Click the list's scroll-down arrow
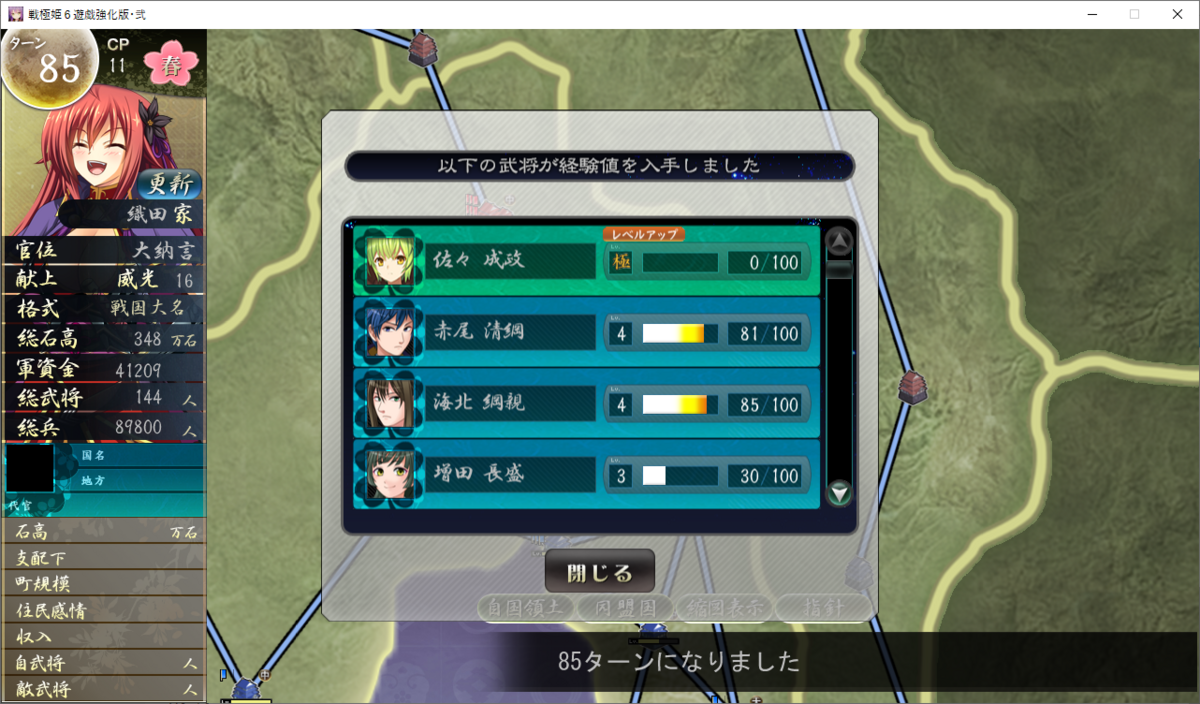 [x=839, y=492]
